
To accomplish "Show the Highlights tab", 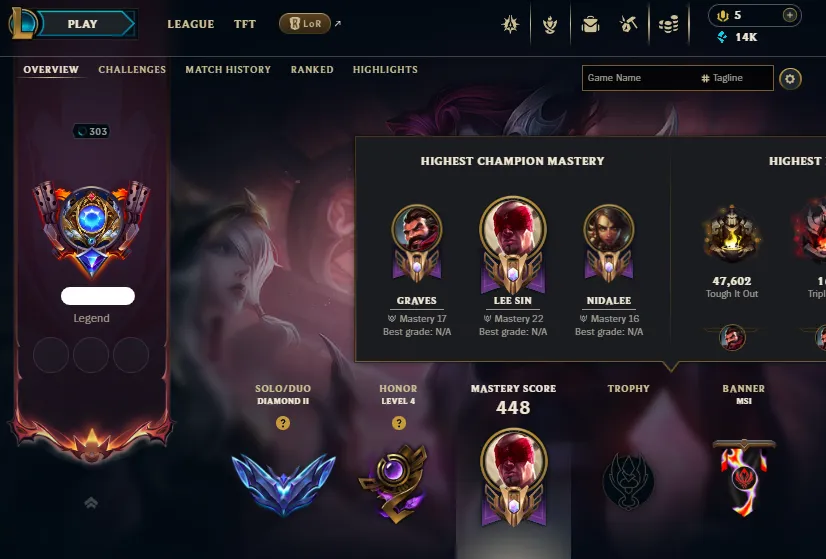I will pyautogui.click(x=385, y=70).
